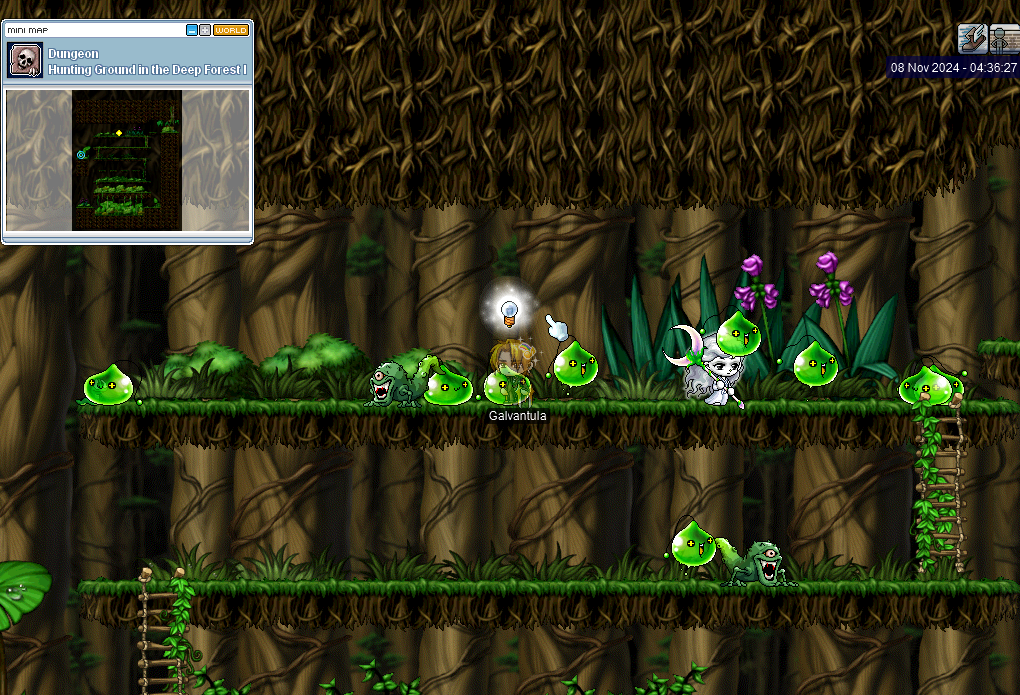The width and height of the screenshot is (1020, 695).
Task: Select the winged boot buff icon
Action: (x=972, y=39)
